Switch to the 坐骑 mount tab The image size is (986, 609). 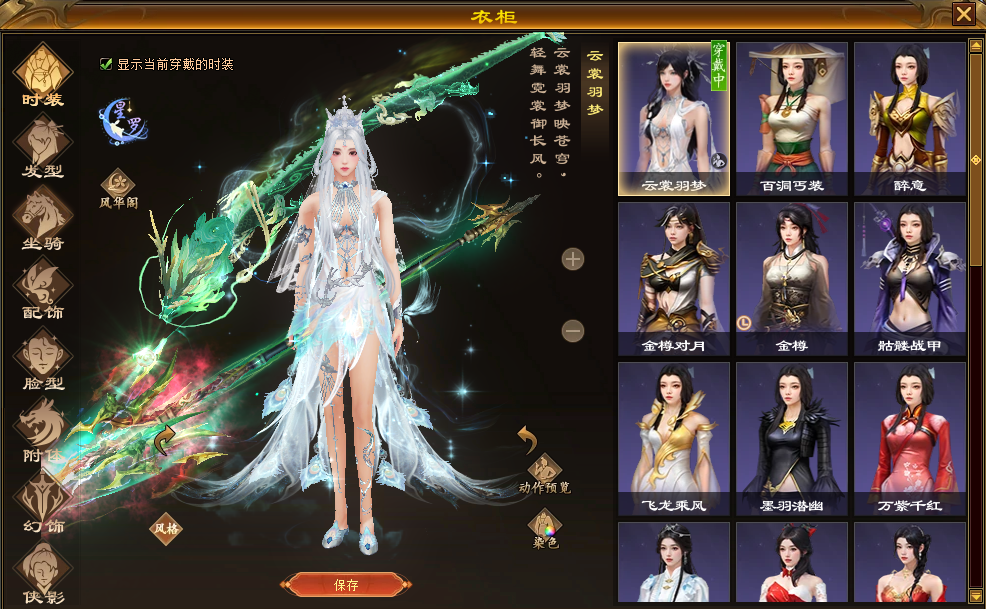(43, 218)
